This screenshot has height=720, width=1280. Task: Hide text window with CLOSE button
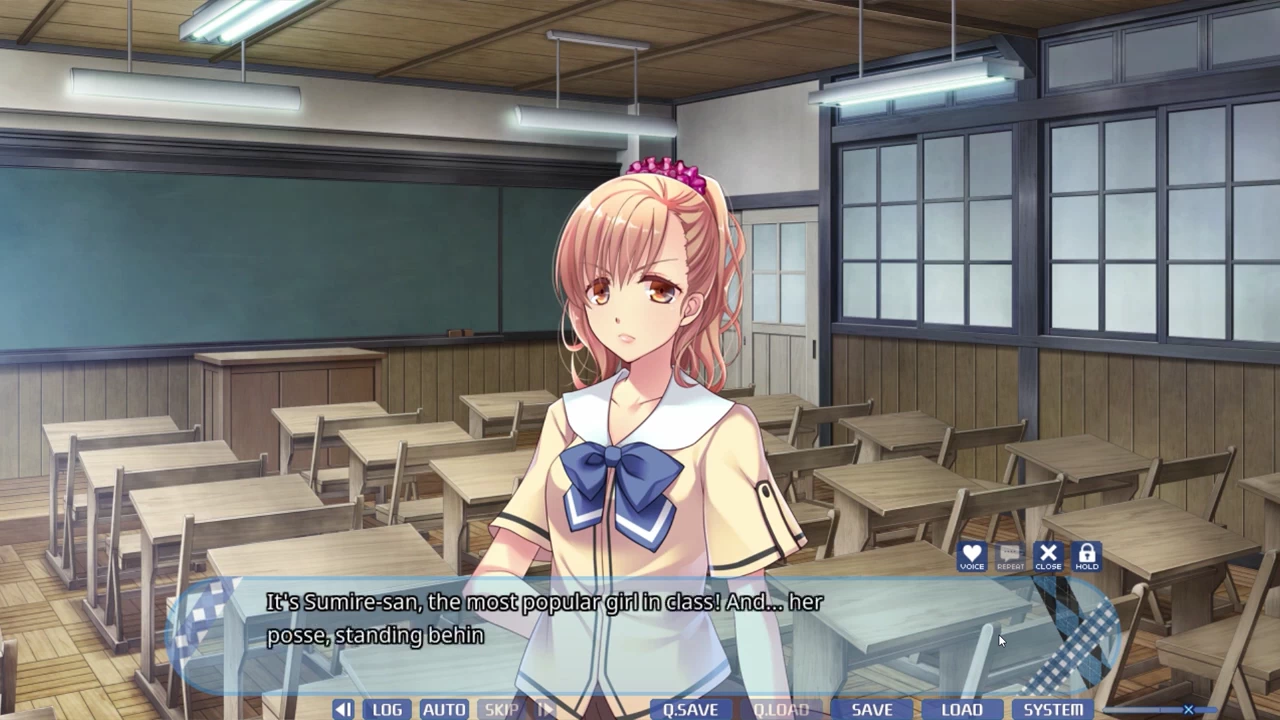[x=1048, y=557]
